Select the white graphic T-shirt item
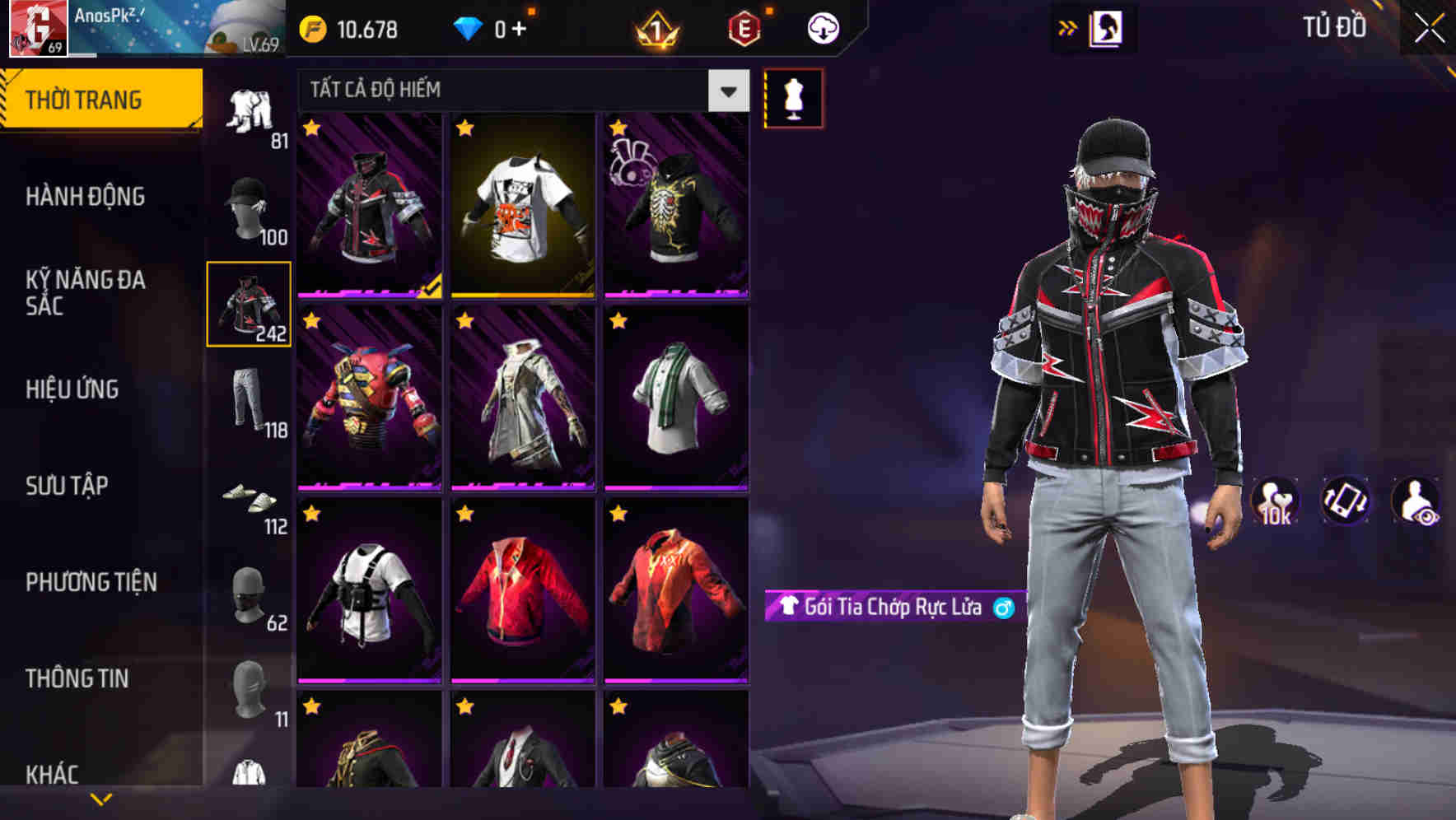Screen dimensions: 1456x820 (523, 206)
